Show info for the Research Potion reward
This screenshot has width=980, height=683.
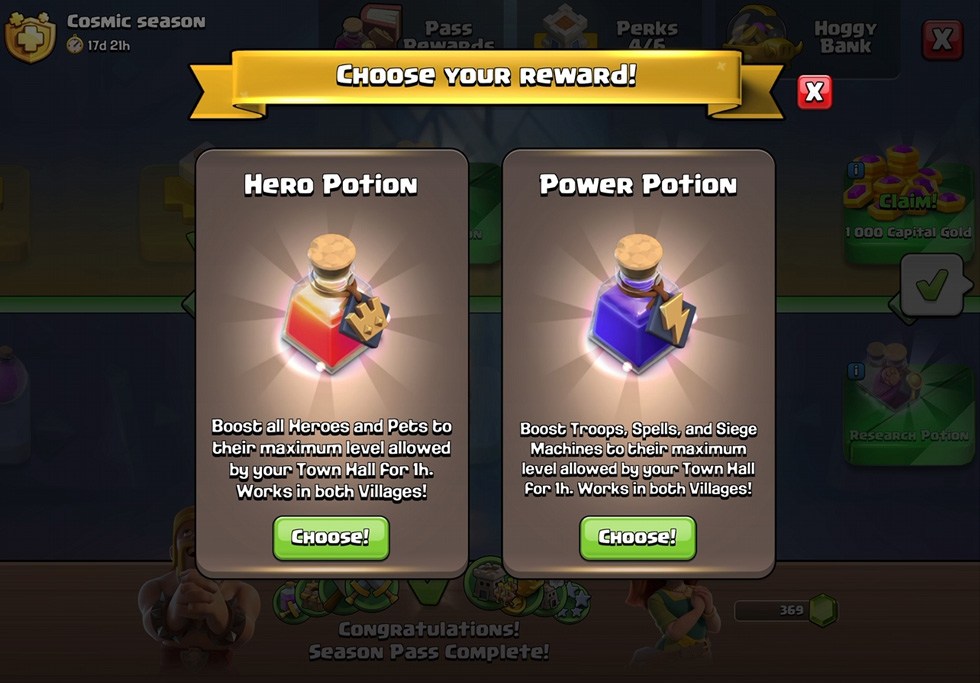856,372
